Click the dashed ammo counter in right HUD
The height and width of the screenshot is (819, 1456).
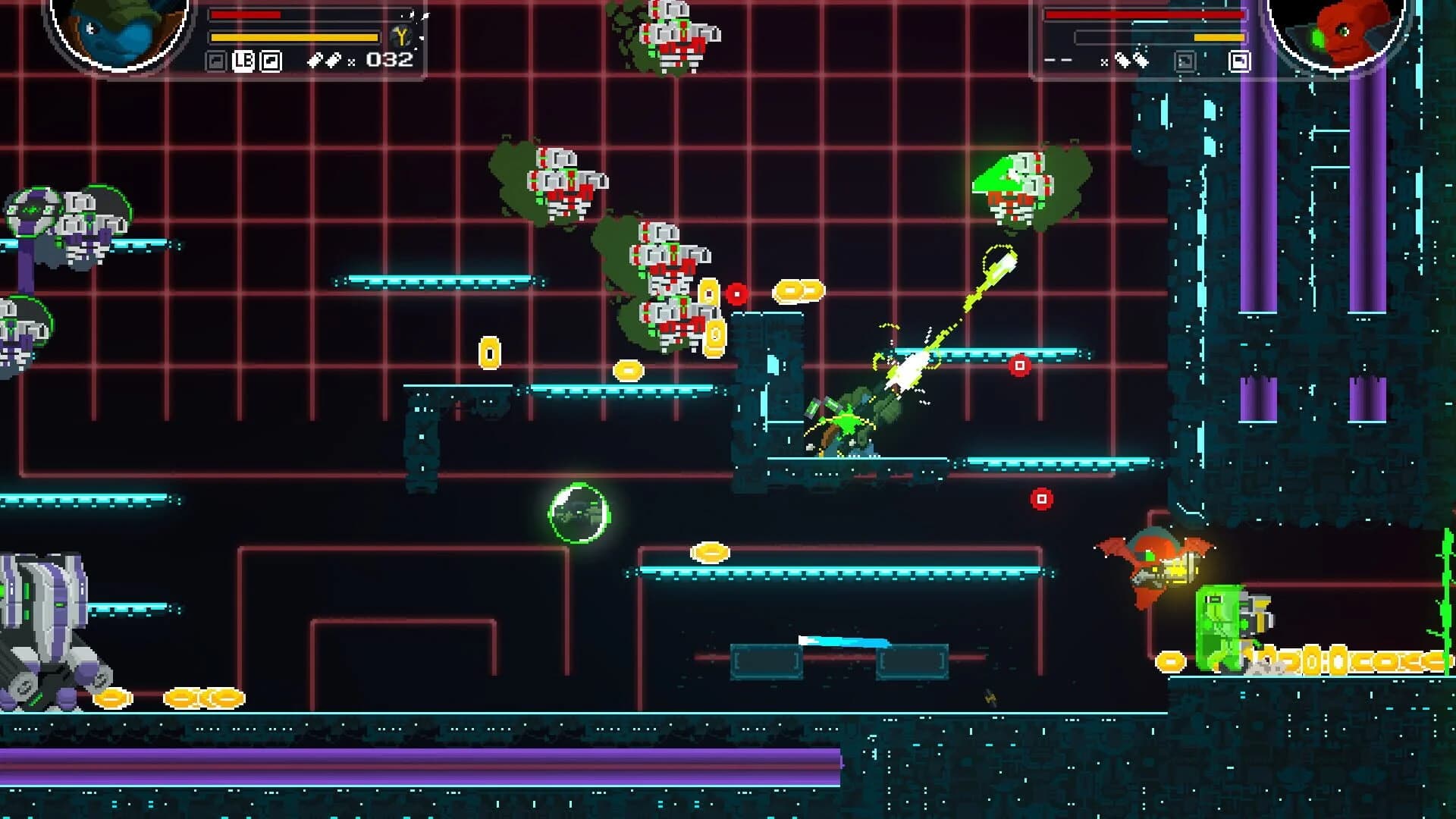[1059, 60]
